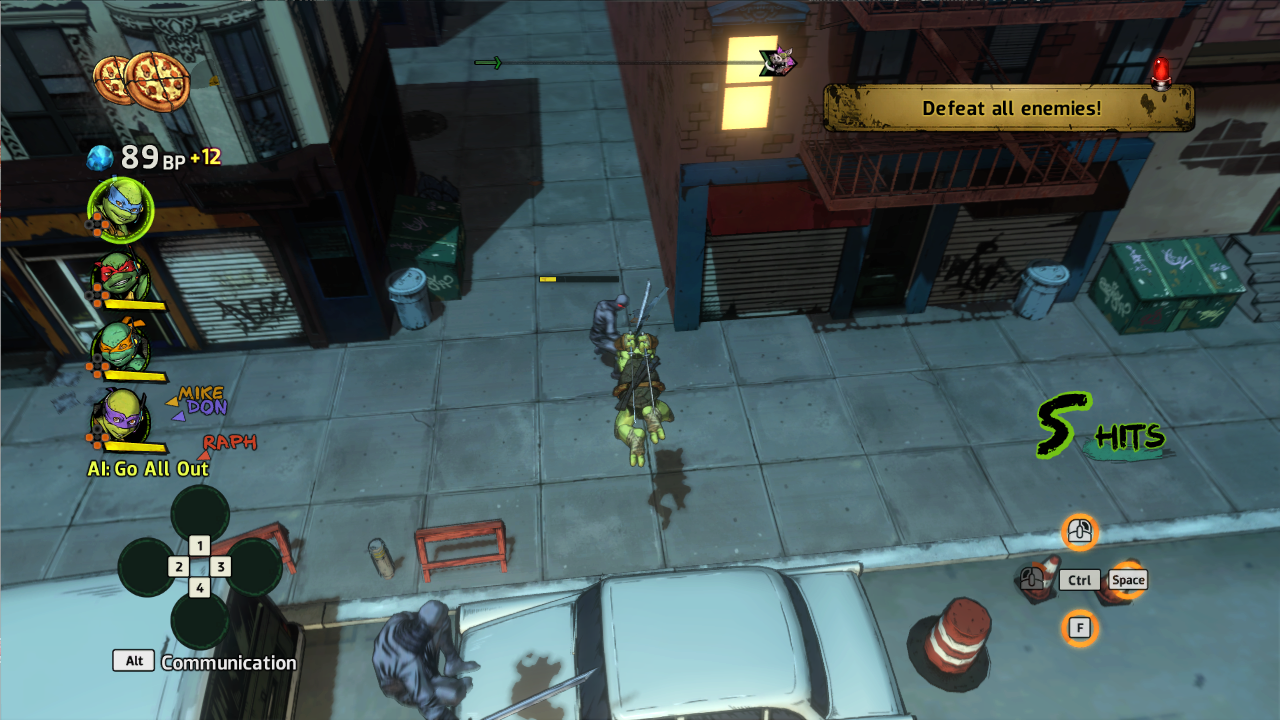
Task: Pick the communication wheel slot numbered 3
Action: click(221, 567)
